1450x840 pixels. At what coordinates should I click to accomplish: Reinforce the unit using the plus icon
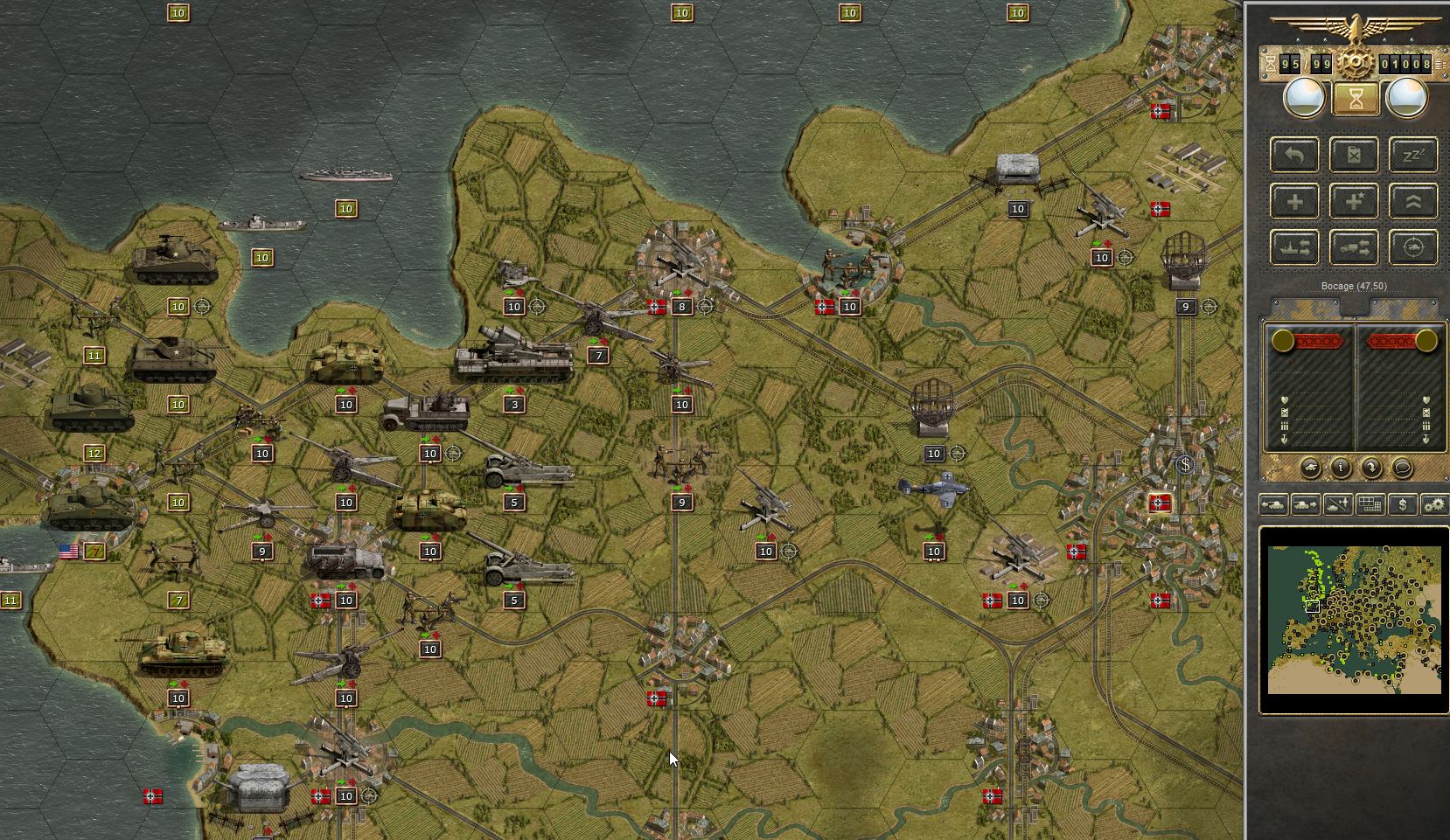pyautogui.click(x=1294, y=201)
